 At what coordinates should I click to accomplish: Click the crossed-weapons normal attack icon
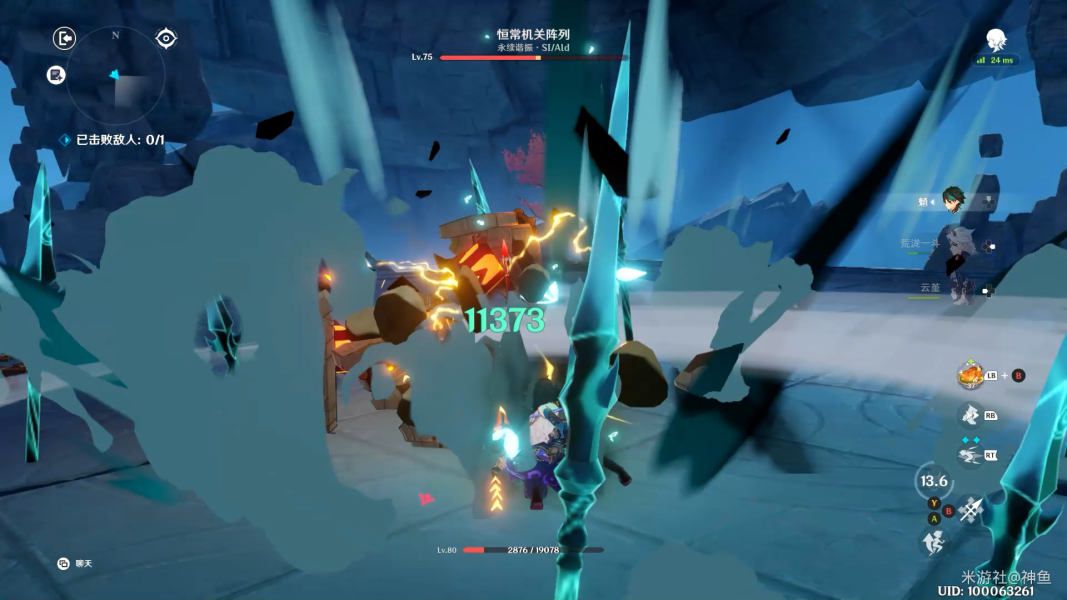(x=971, y=509)
